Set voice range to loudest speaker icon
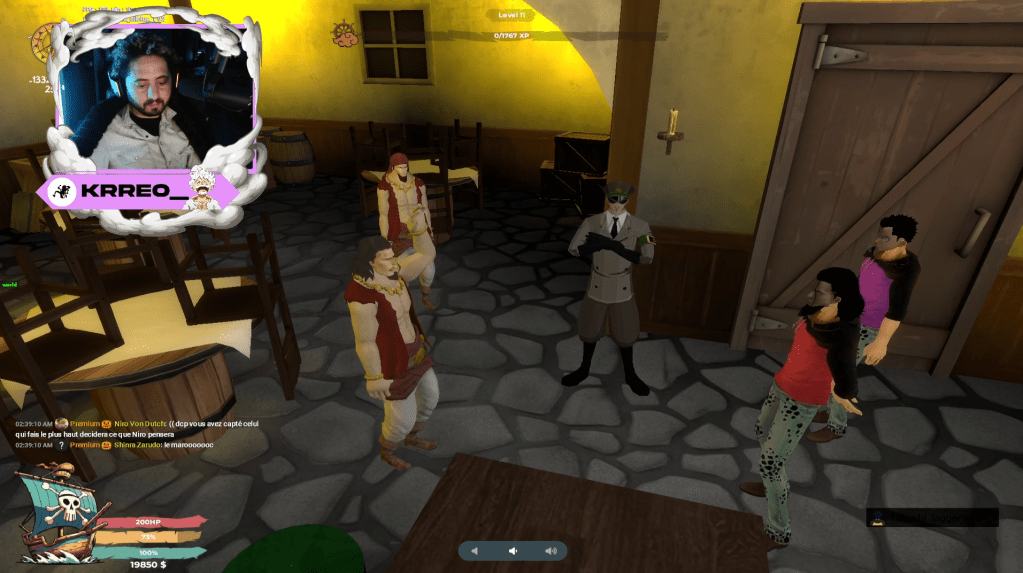The height and width of the screenshot is (573, 1023). (x=550, y=551)
